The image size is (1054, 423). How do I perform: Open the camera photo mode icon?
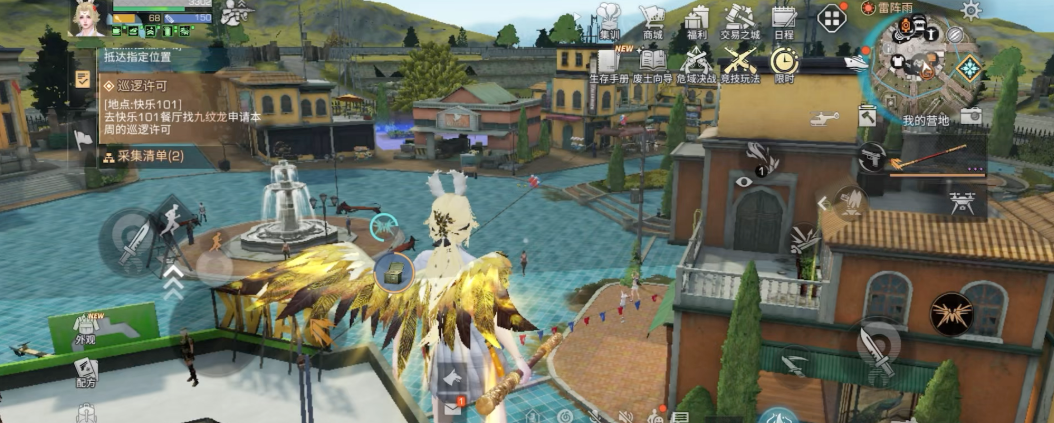click(x=970, y=117)
